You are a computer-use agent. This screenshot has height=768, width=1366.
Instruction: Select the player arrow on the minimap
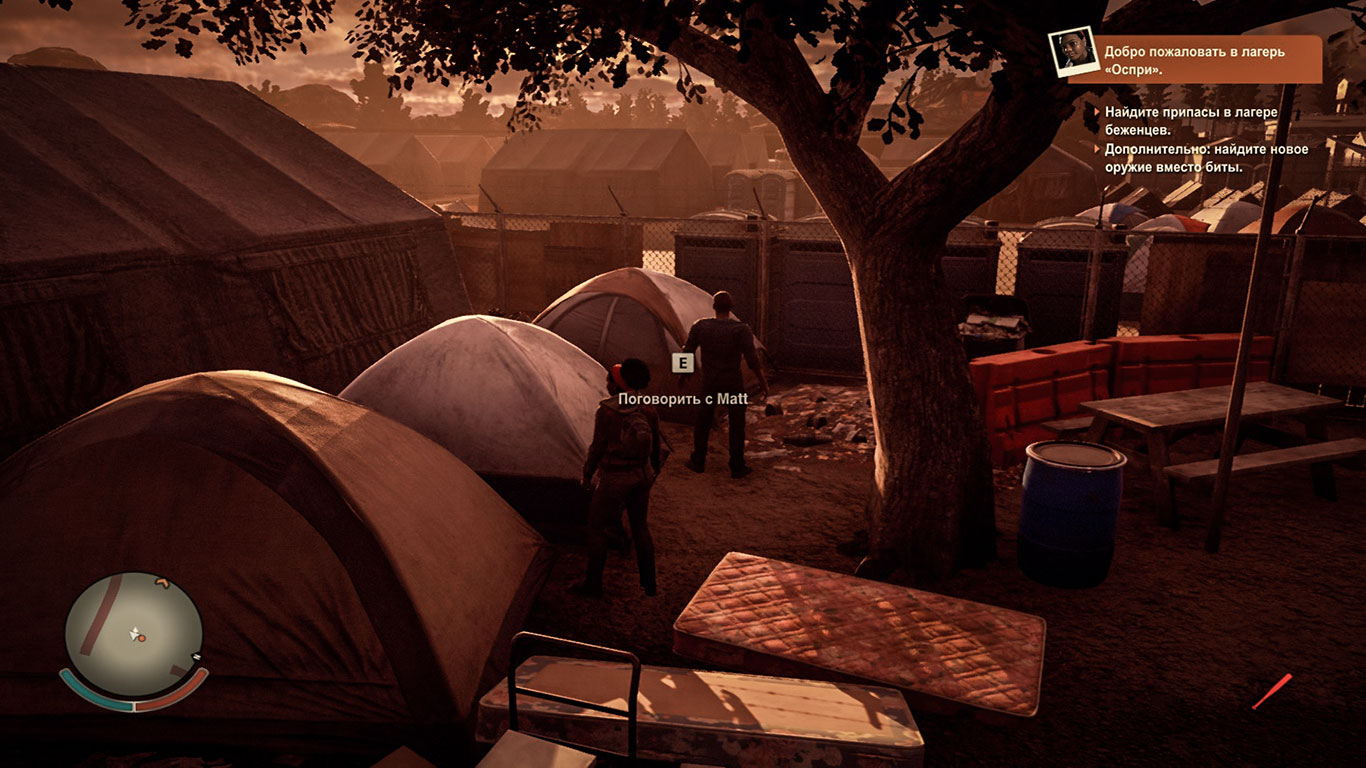[135, 633]
